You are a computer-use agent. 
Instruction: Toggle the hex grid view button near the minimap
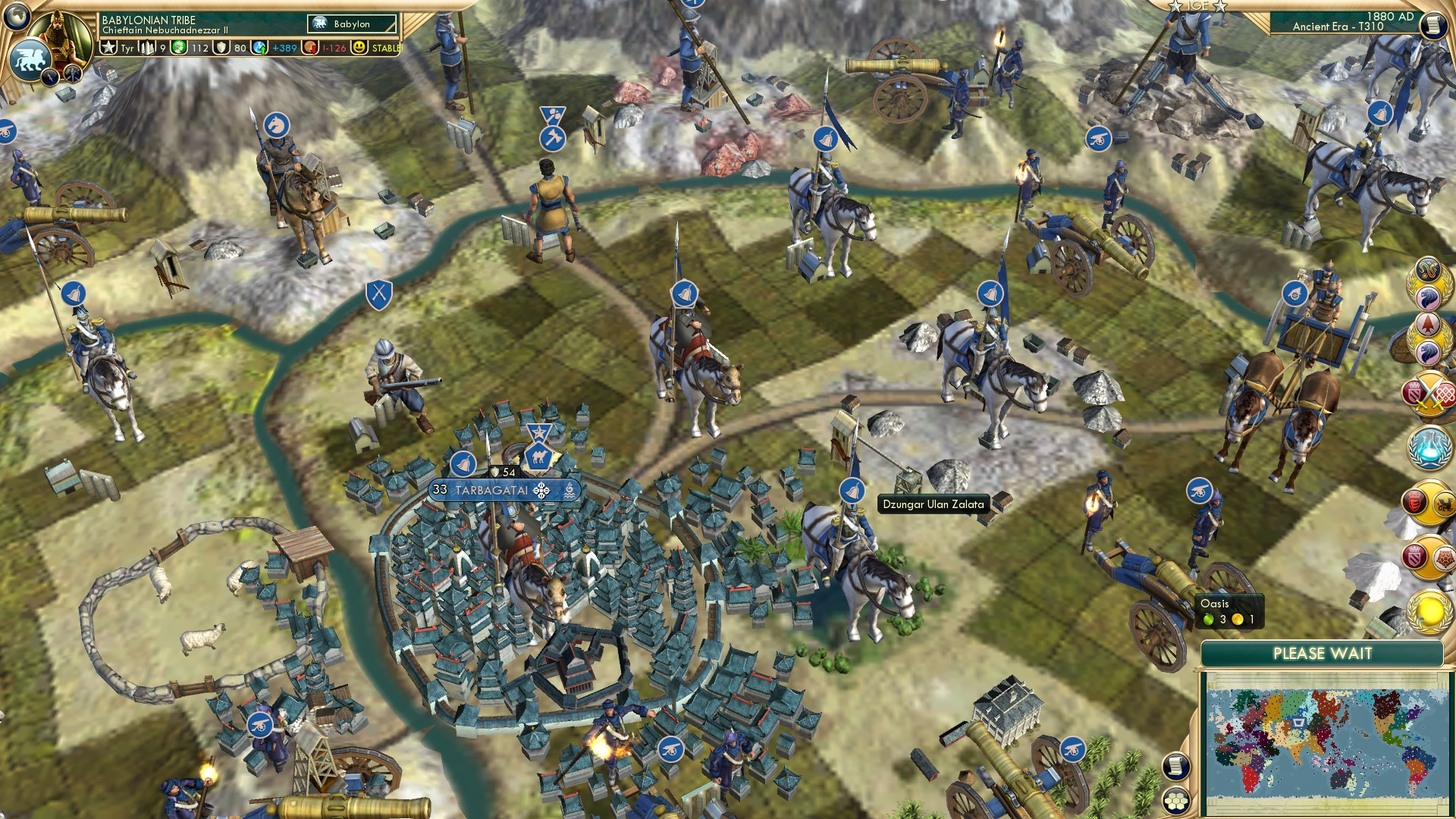click(1176, 802)
